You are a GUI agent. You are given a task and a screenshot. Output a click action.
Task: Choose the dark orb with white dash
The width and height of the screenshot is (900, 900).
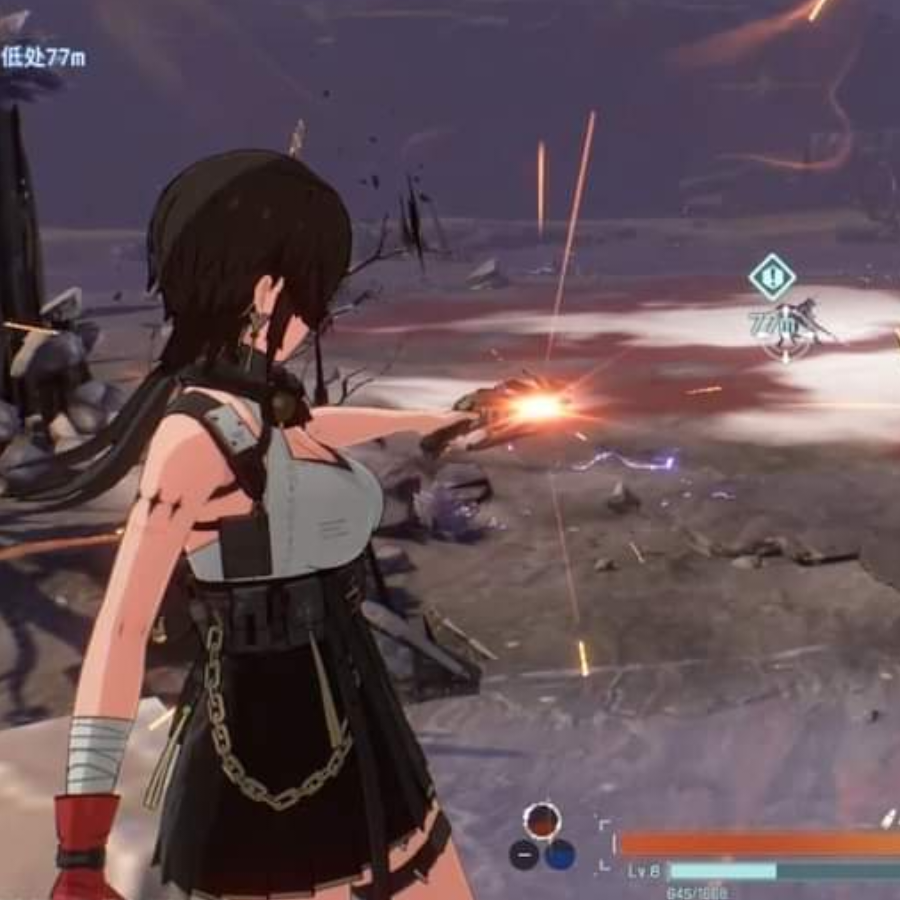[x=524, y=854]
